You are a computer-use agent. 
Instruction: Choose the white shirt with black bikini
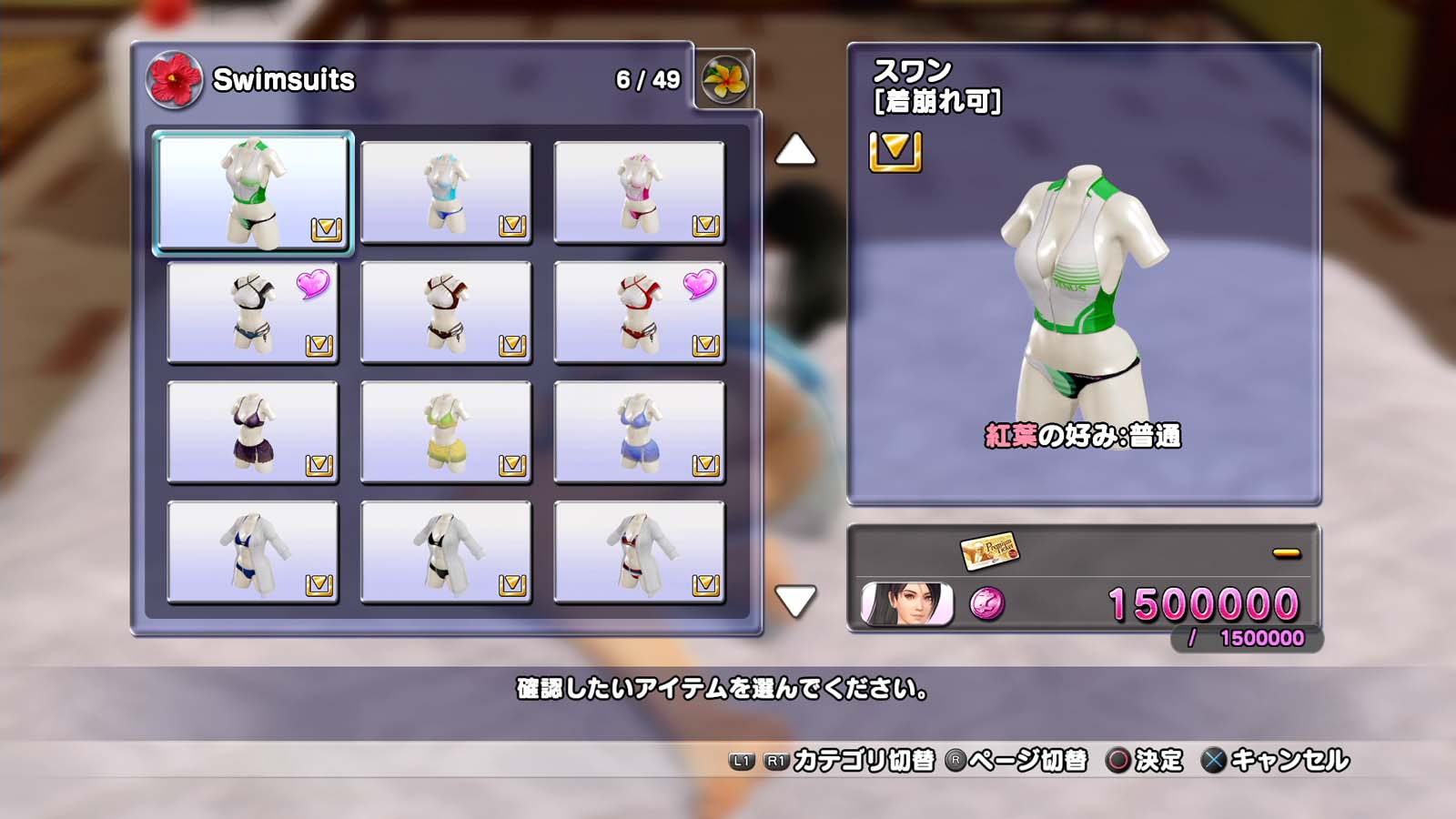point(446,552)
